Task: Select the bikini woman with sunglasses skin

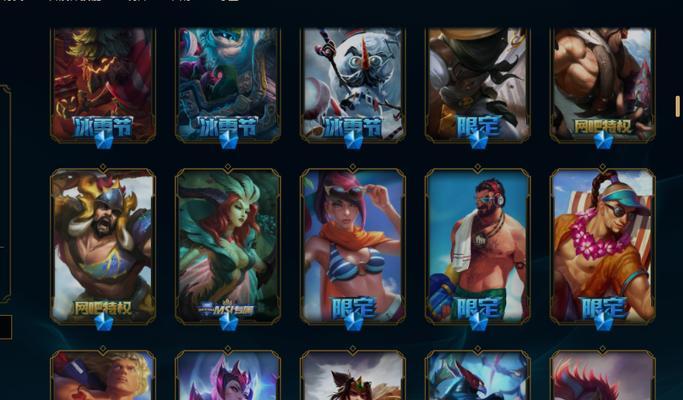Action: click(x=353, y=245)
